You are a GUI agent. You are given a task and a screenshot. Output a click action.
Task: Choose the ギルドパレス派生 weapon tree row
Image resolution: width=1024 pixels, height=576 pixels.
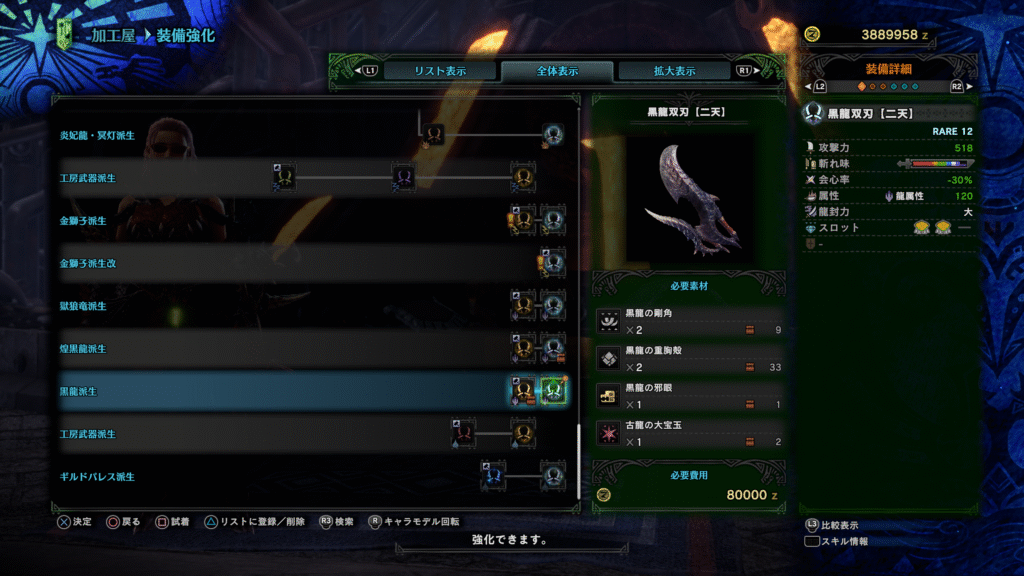point(97,478)
